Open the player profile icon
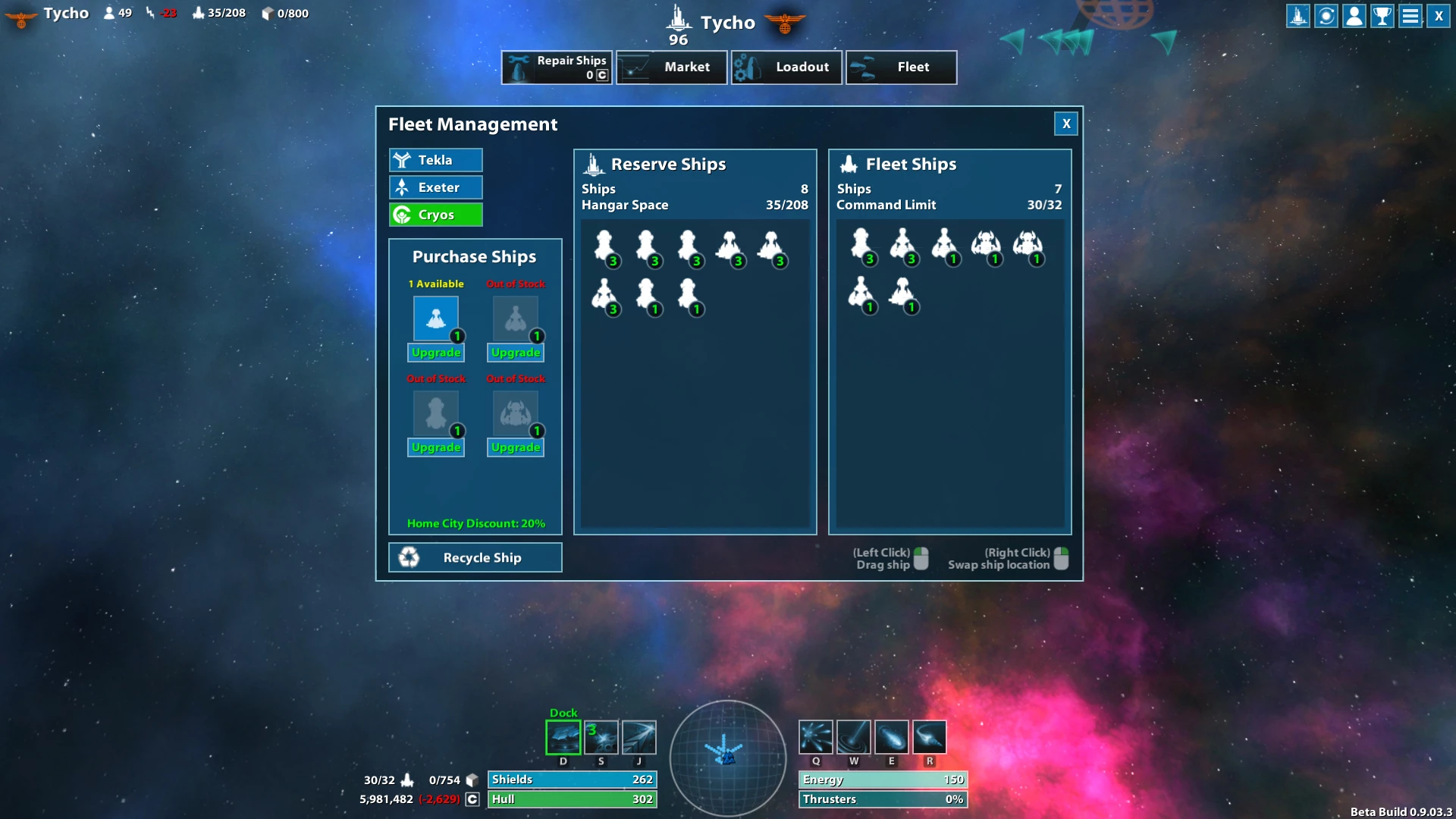The width and height of the screenshot is (1456, 819). tap(1354, 16)
